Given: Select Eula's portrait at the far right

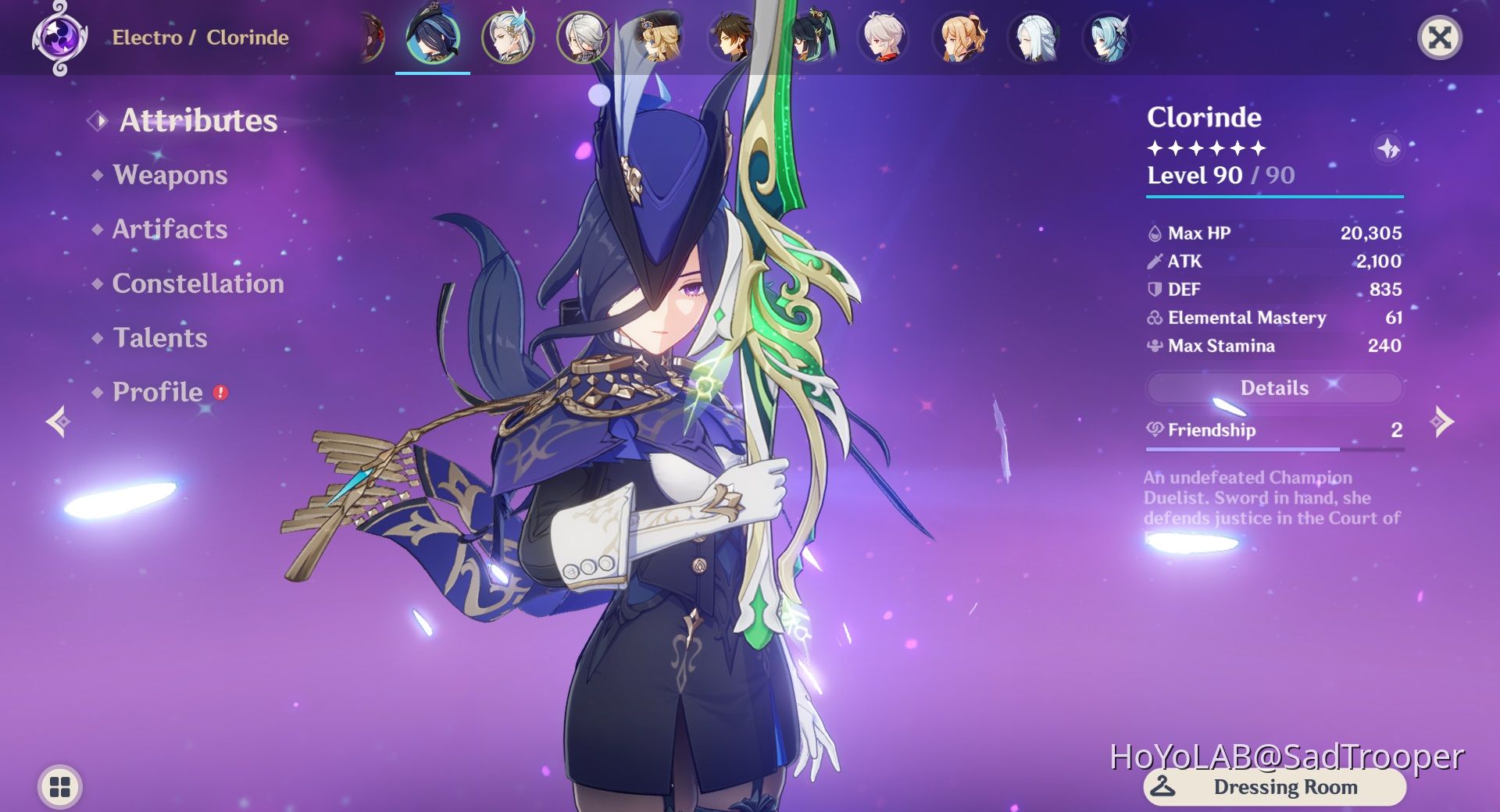Looking at the screenshot, I should point(1109,37).
